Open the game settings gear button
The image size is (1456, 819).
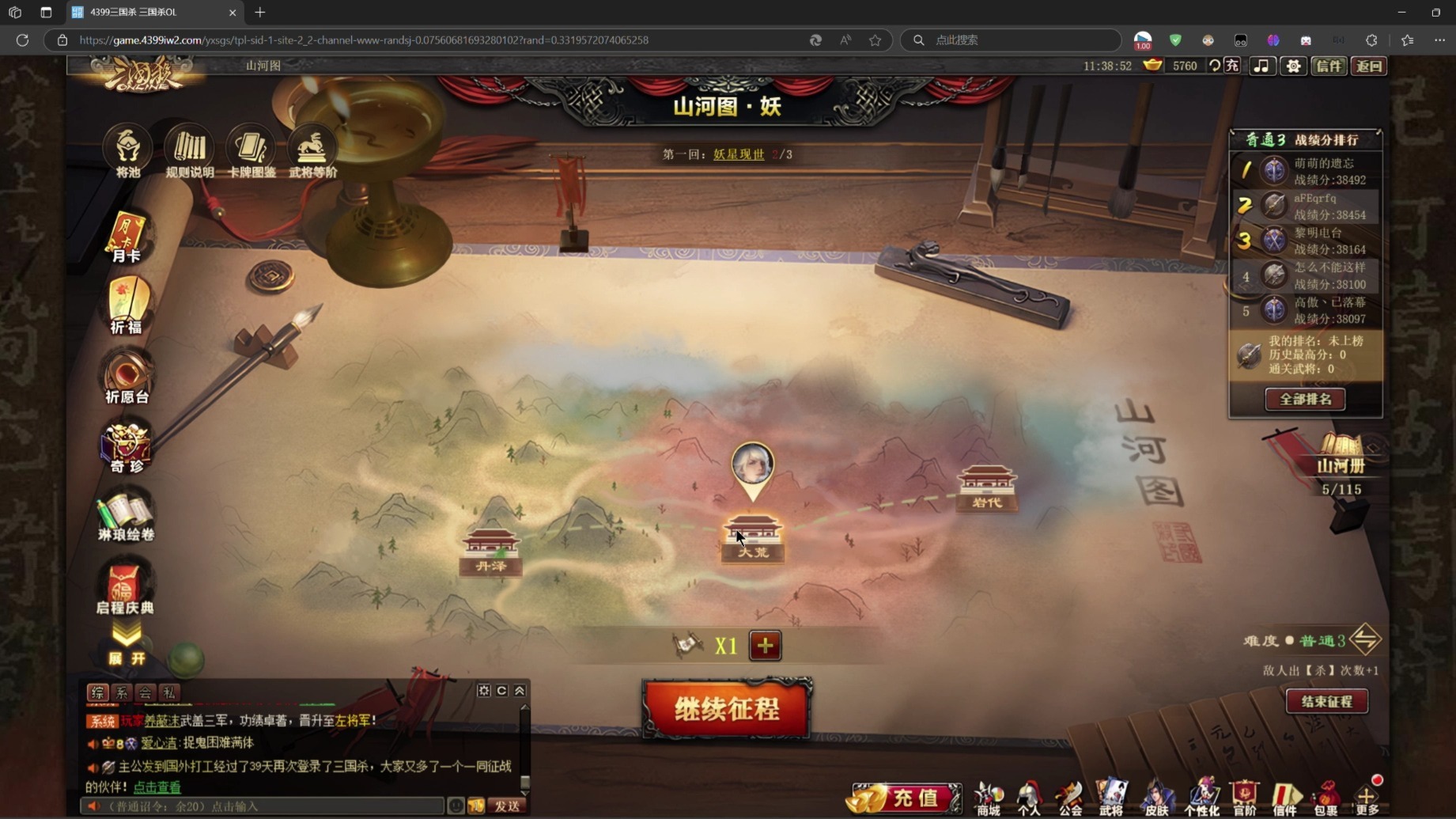click(x=1293, y=66)
